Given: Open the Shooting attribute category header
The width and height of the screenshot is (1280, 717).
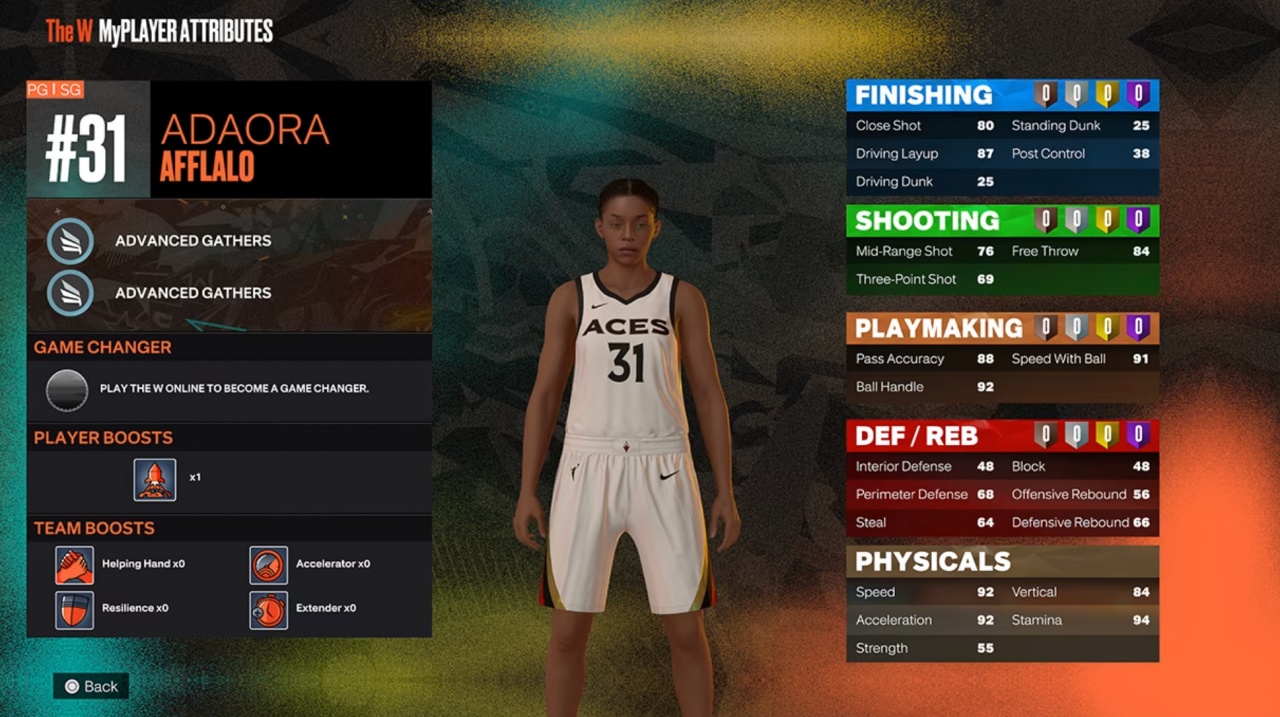Looking at the screenshot, I should pyautogui.click(x=927, y=221).
